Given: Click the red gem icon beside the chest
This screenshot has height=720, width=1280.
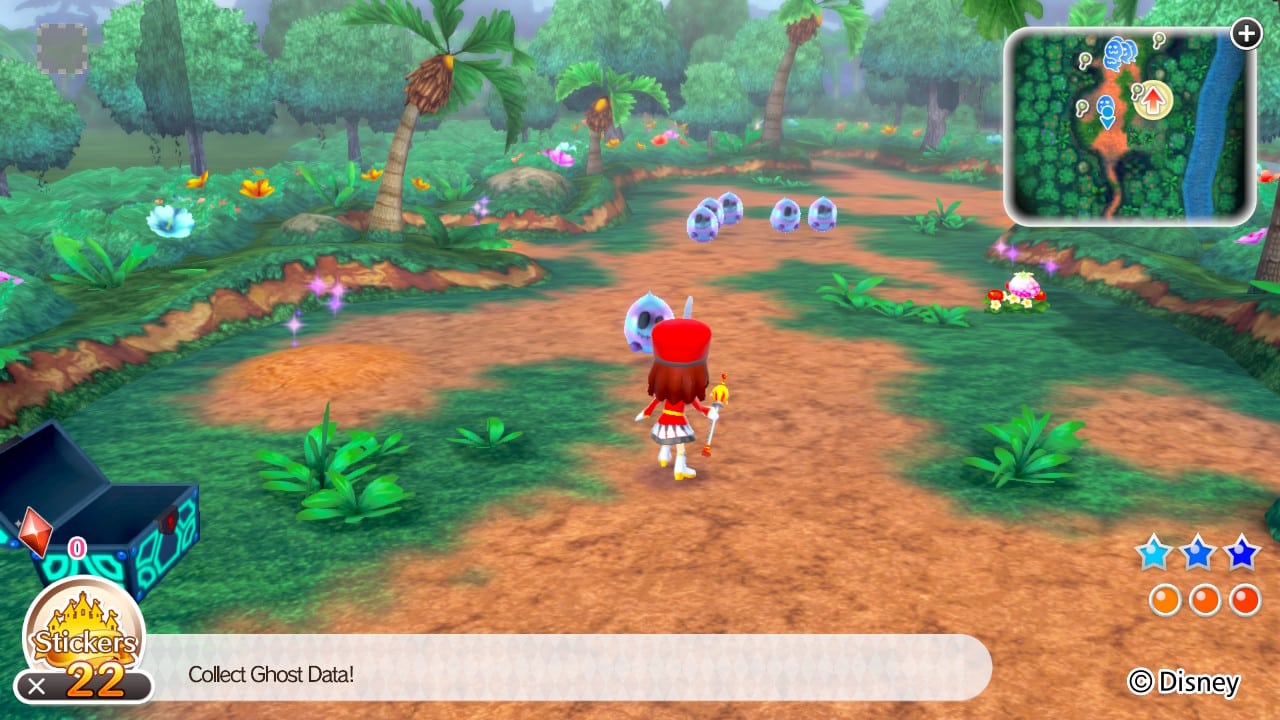Looking at the screenshot, I should tap(35, 532).
